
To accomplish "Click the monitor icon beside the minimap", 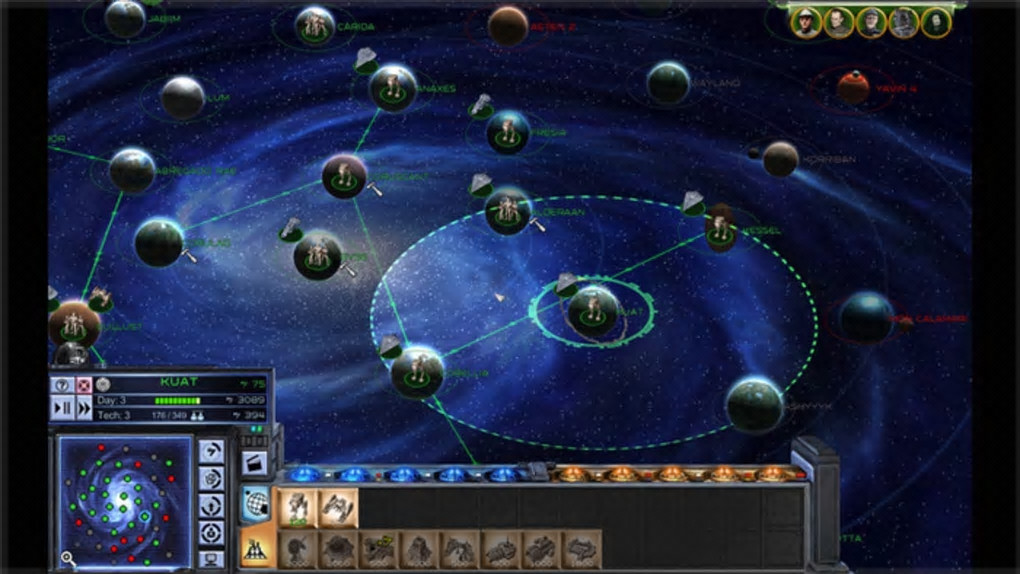I will [x=211, y=558].
